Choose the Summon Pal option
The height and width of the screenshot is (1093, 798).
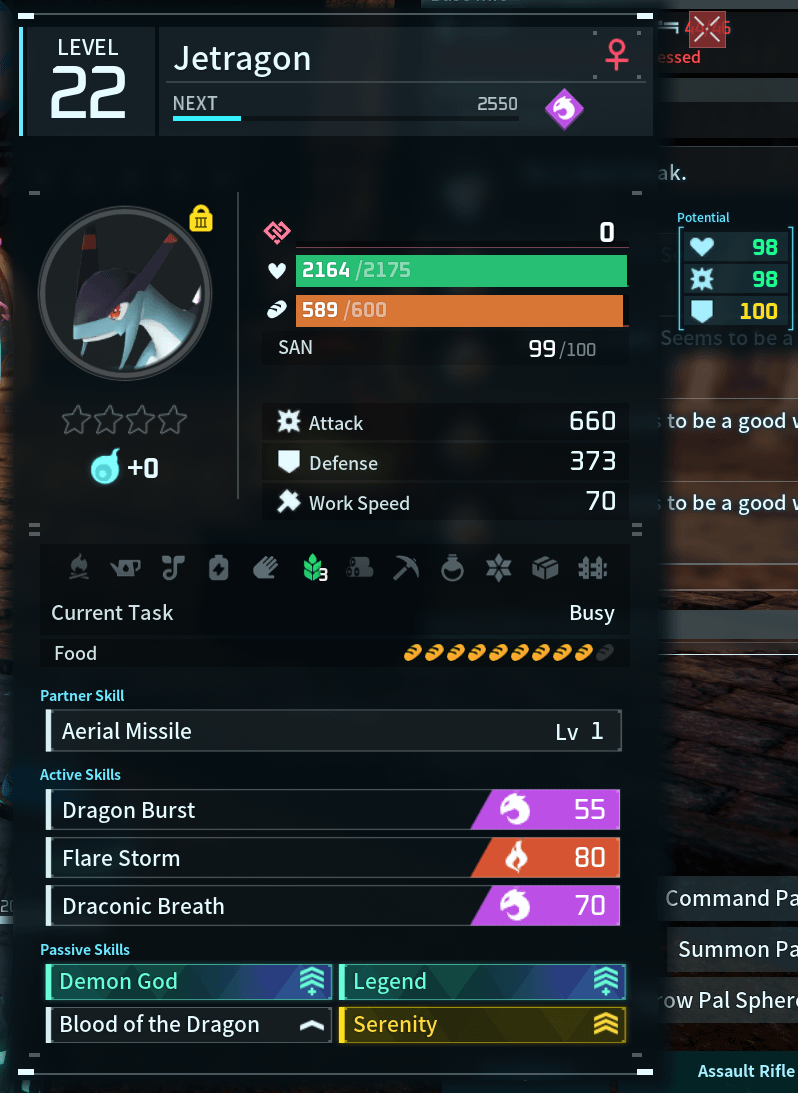[737, 949]
